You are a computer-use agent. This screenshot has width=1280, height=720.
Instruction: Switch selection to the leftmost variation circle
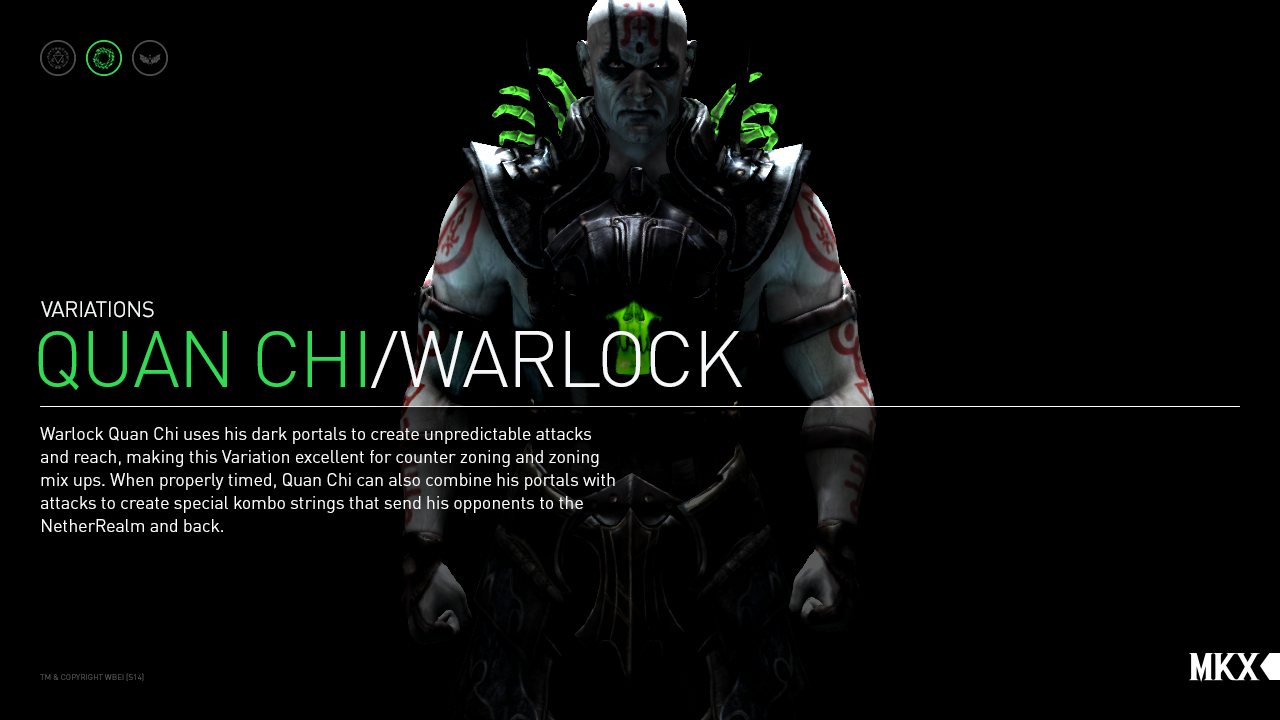point(57,57)
